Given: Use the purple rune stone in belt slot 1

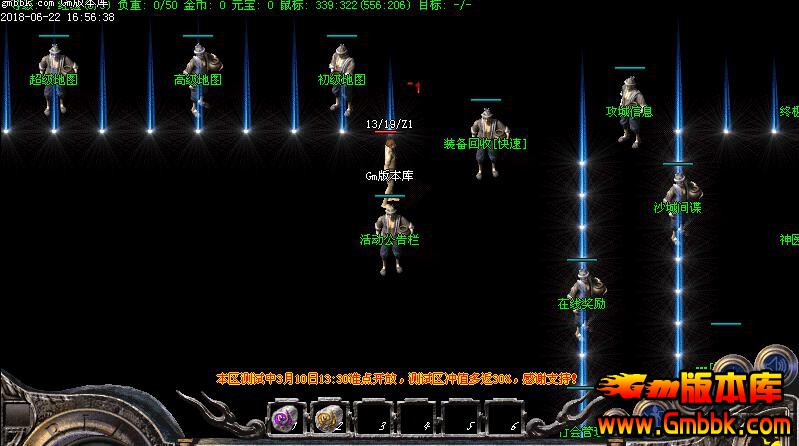Looking at the screenshot, I should pos(285,417).
